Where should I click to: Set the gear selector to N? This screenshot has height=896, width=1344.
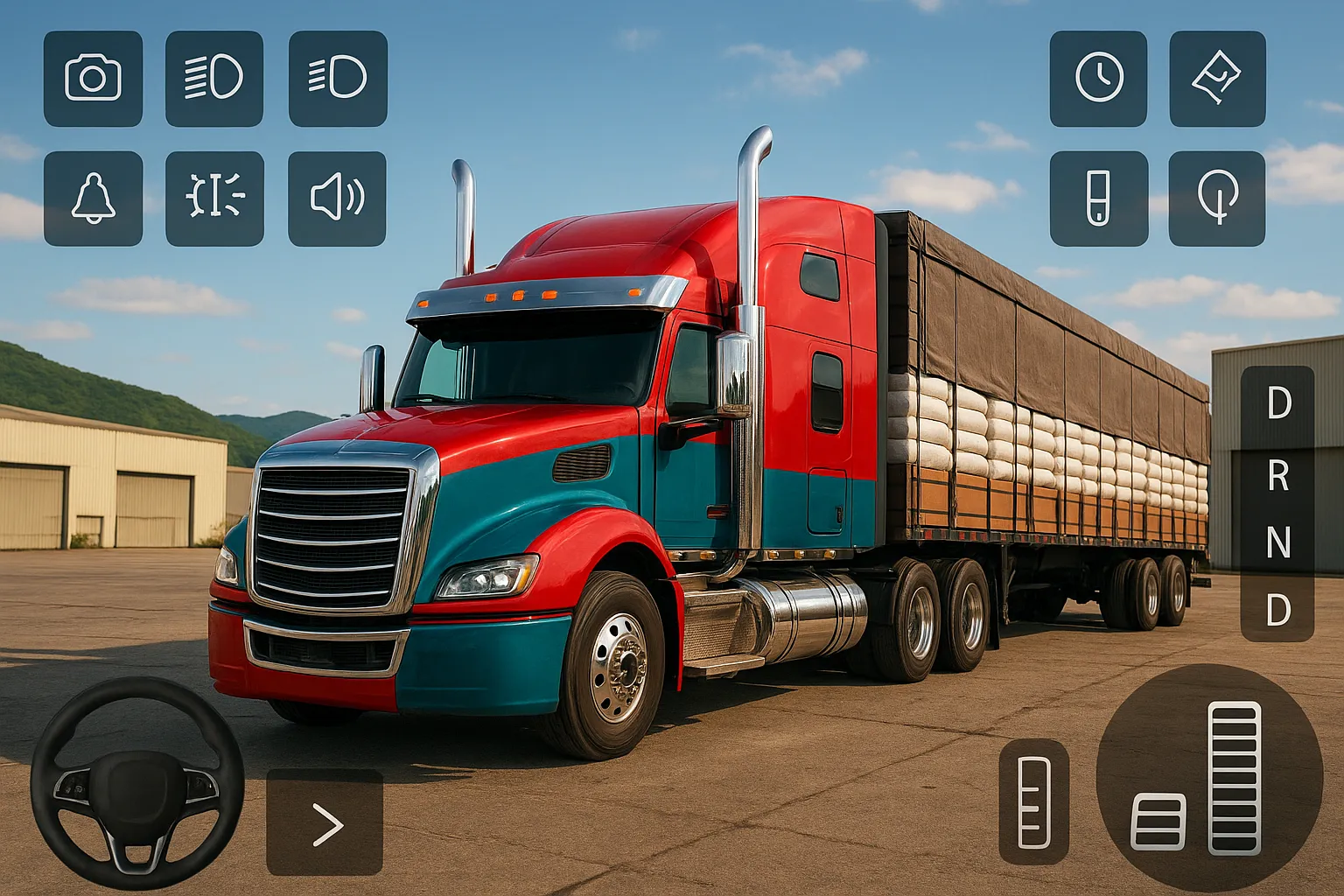(1277, 542)
